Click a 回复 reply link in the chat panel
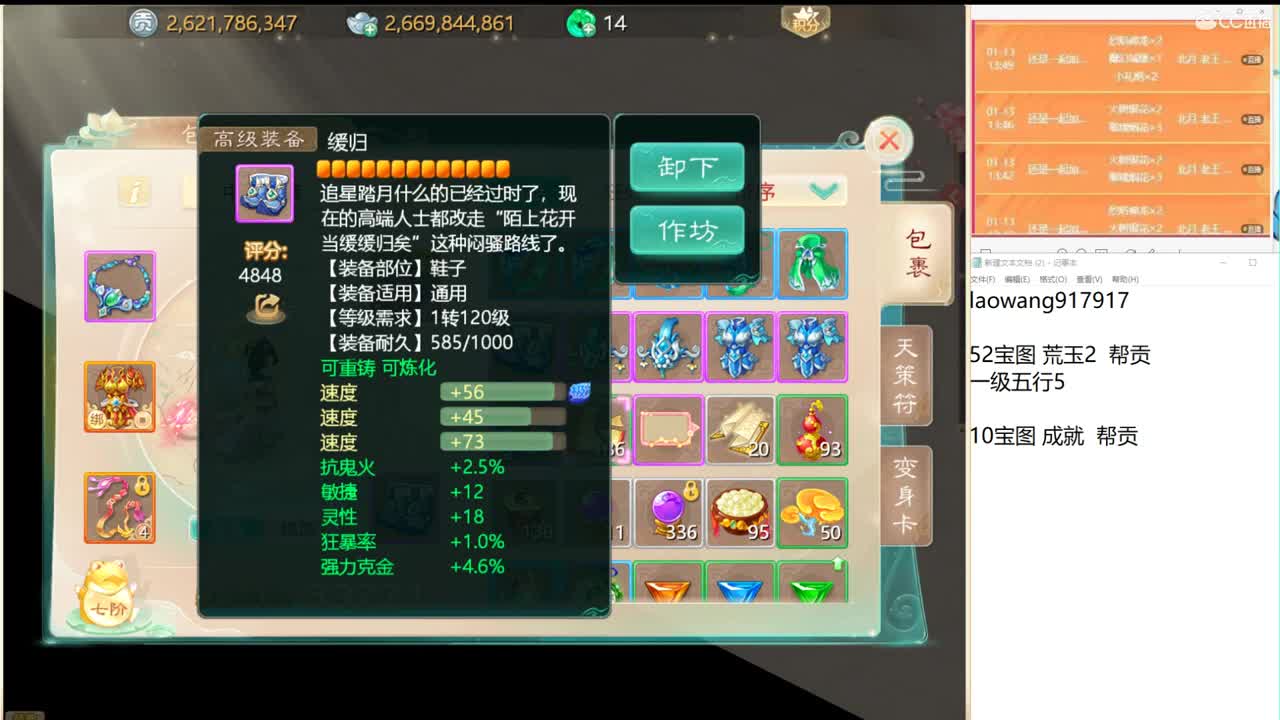1280x720 pixels. pos(1252,62)
